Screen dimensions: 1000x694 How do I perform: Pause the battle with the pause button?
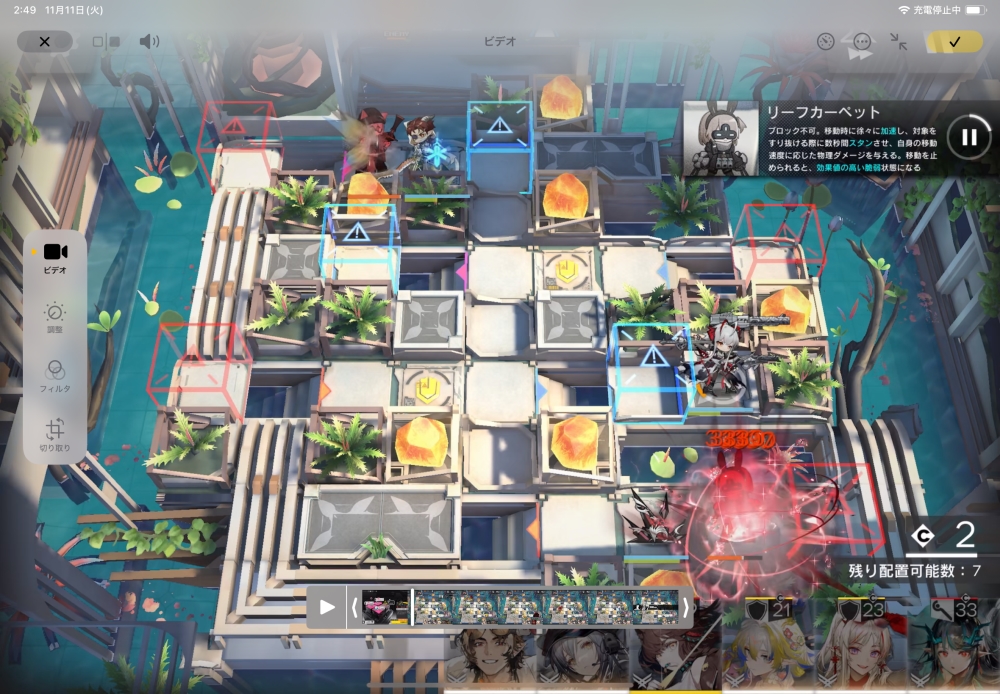click(x=968, y=138)
